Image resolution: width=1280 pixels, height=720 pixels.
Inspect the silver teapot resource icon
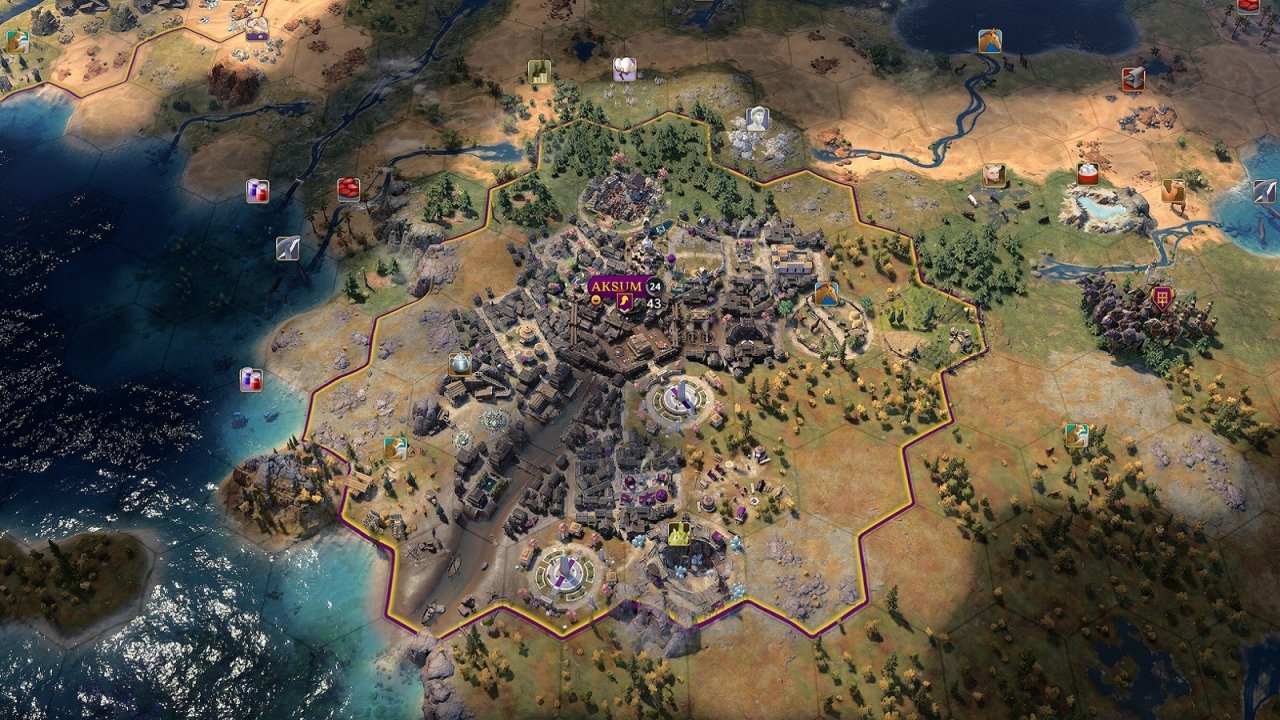(x=460, y=364)
